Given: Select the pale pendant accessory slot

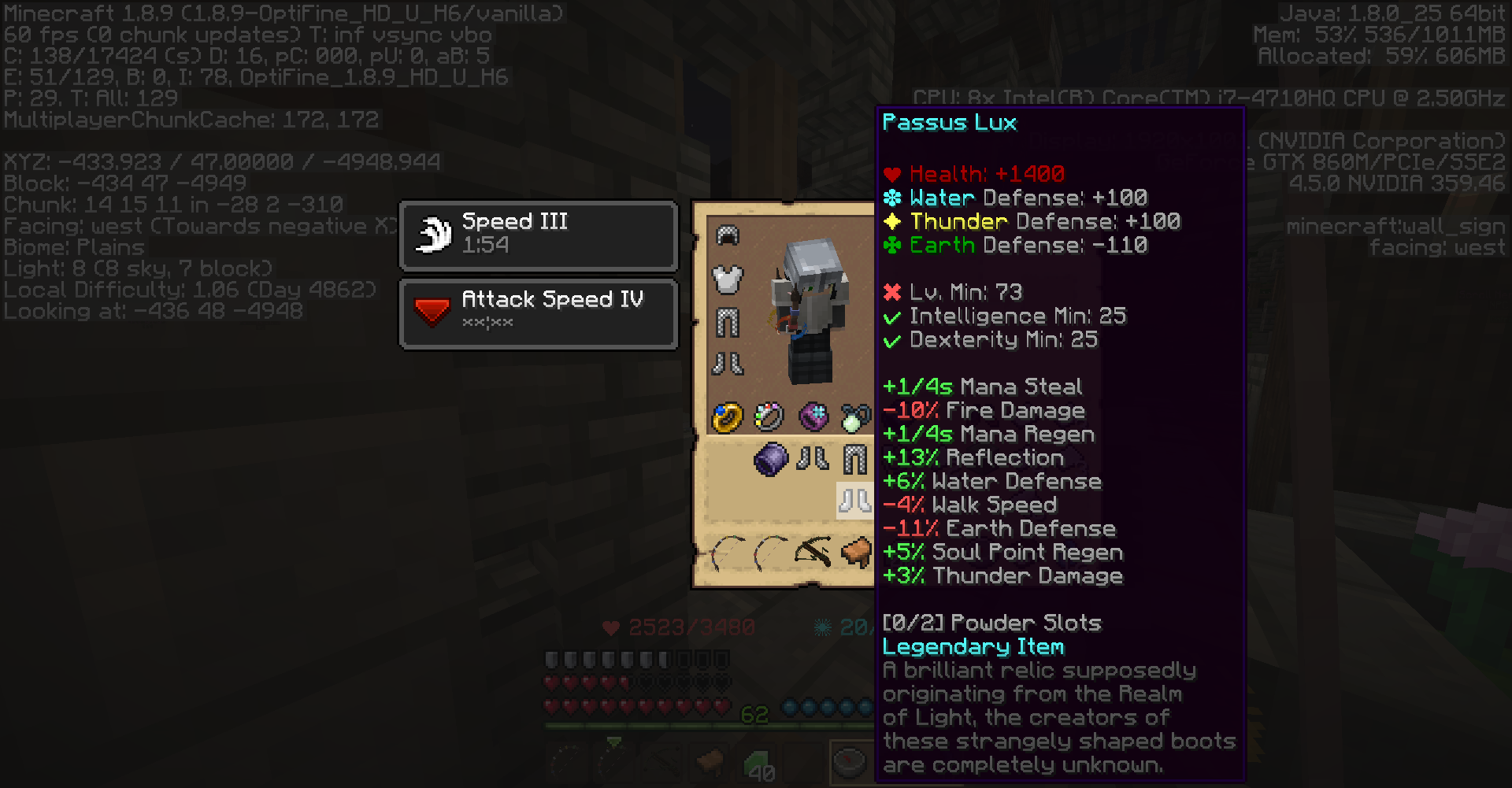Looking at the screenshot, I should click(x=853, y=416).
